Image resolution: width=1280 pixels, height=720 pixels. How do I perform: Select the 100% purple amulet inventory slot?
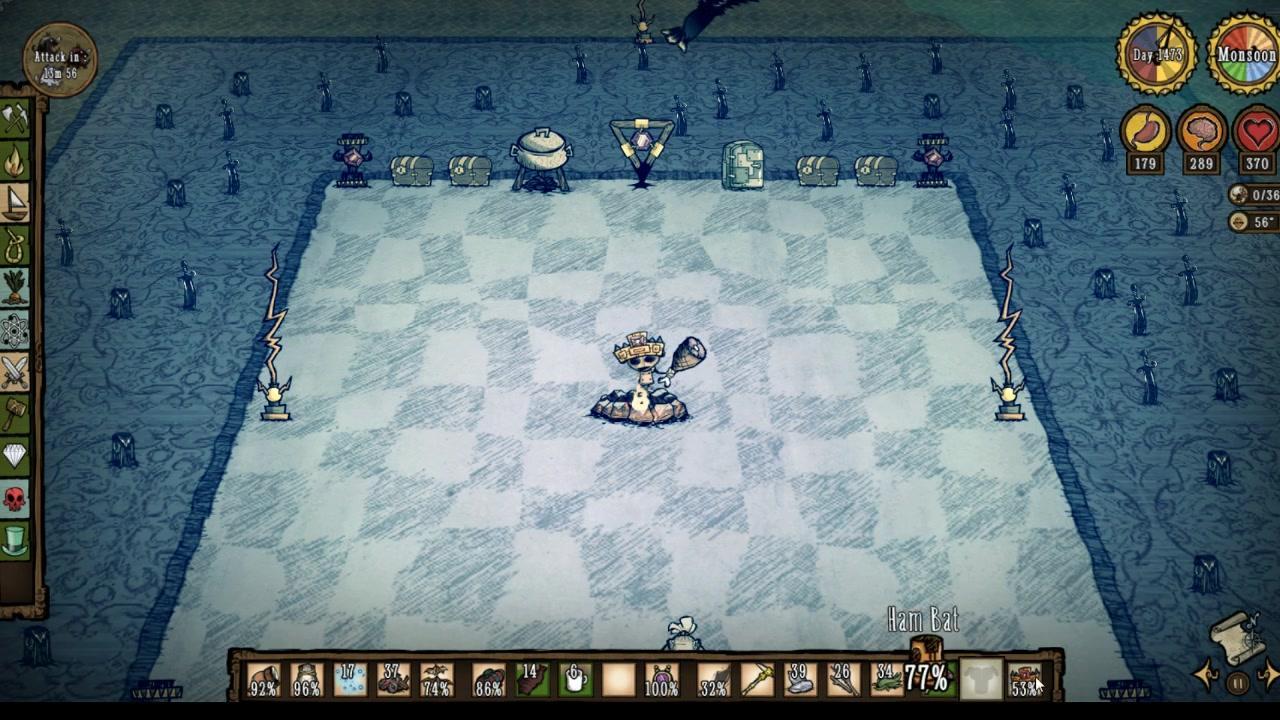click(x=662, y=680)
